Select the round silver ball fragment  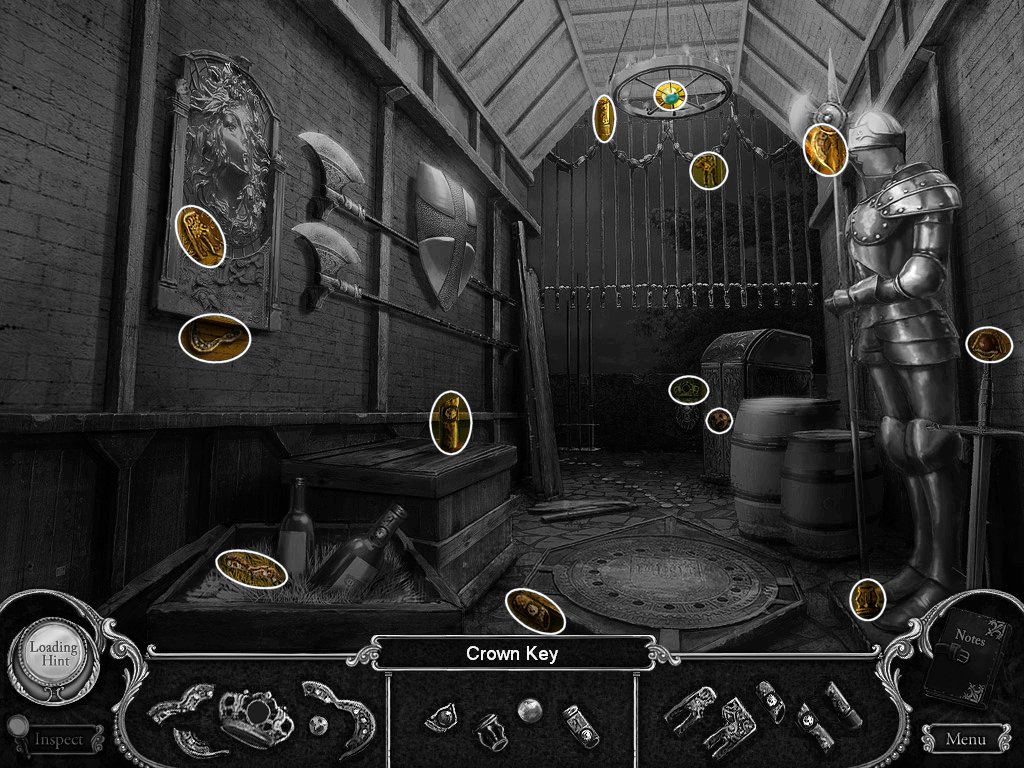(x=529, y=708)
